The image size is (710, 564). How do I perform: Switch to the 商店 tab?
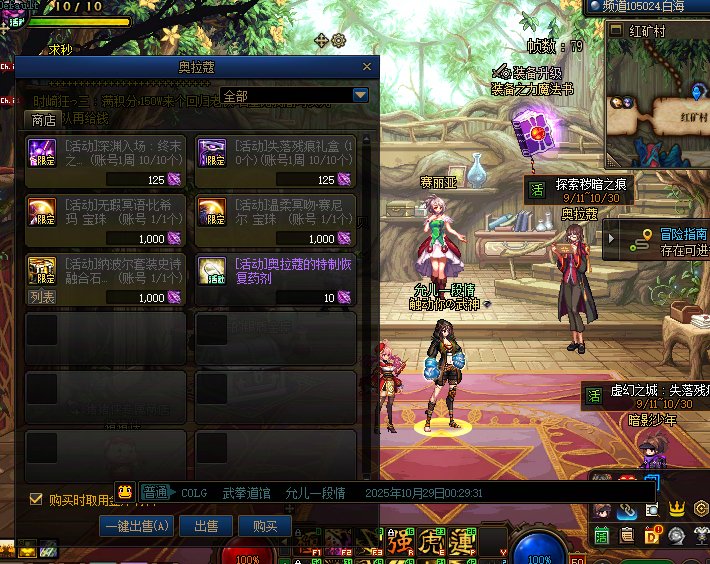click(43, 119)
